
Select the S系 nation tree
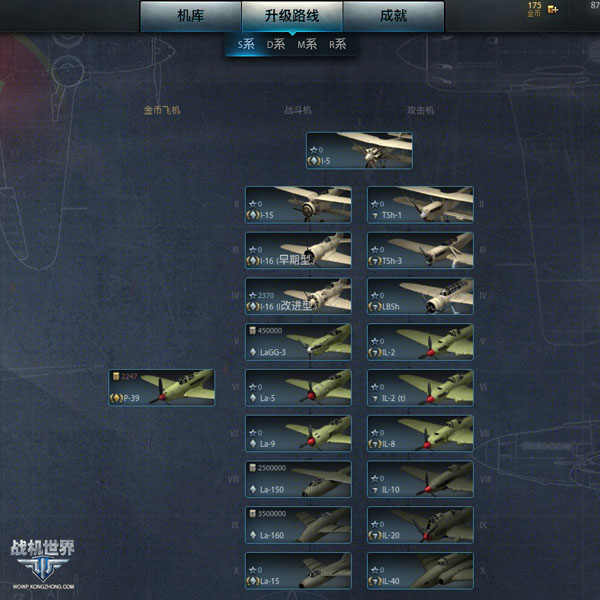(x=245, y=45)
